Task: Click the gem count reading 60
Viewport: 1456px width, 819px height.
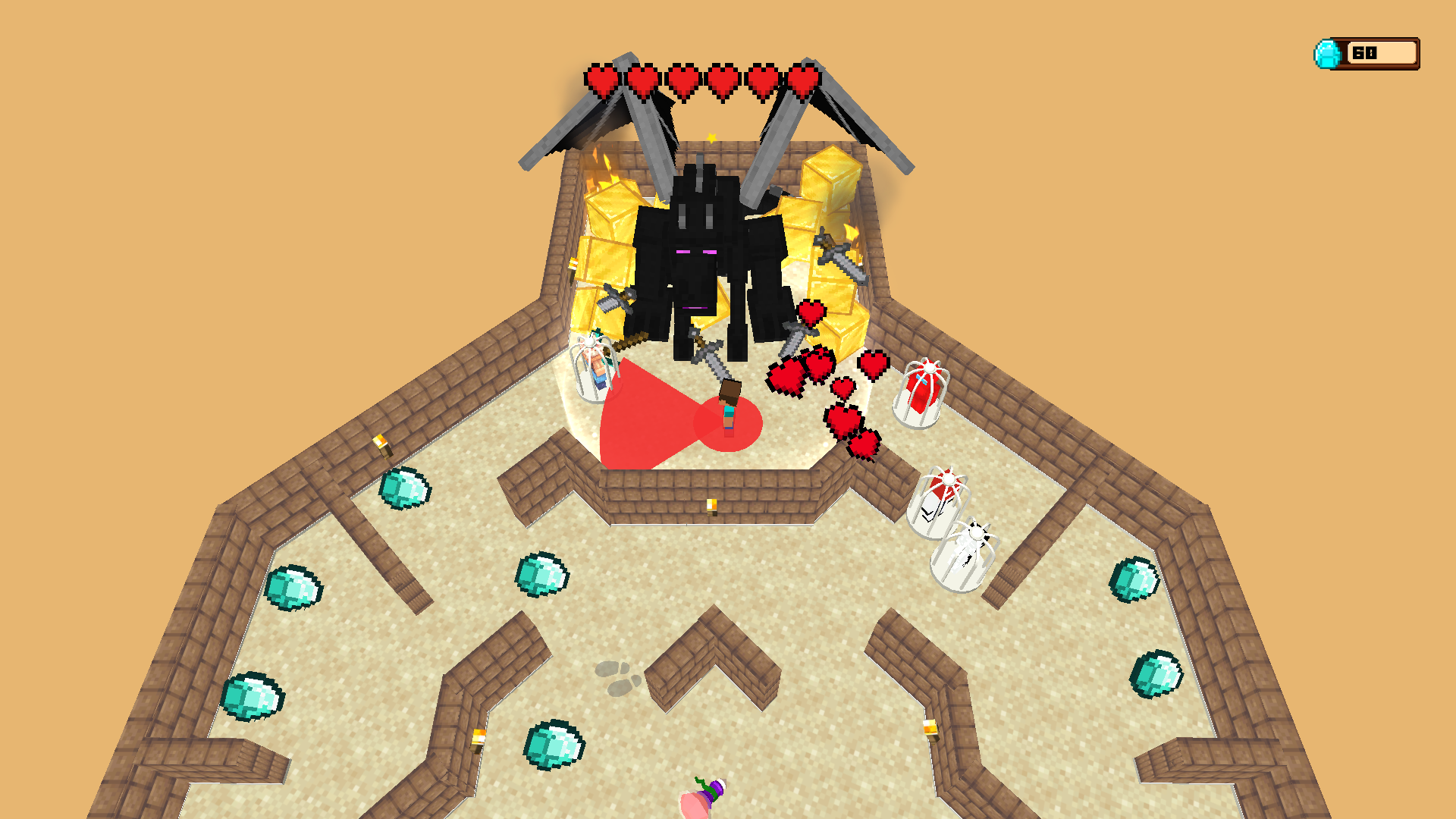Action: click(1365, 52)
